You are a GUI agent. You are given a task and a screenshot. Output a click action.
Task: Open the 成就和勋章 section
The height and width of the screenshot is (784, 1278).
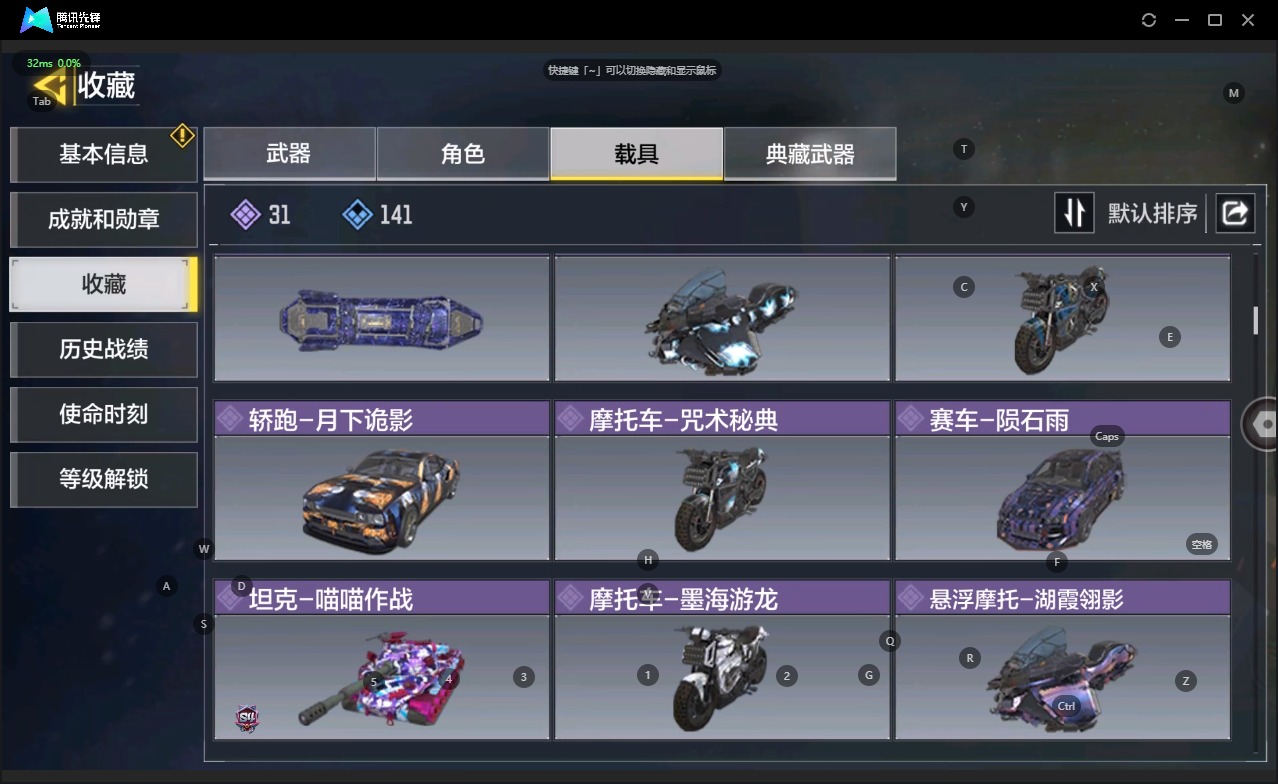103,219
